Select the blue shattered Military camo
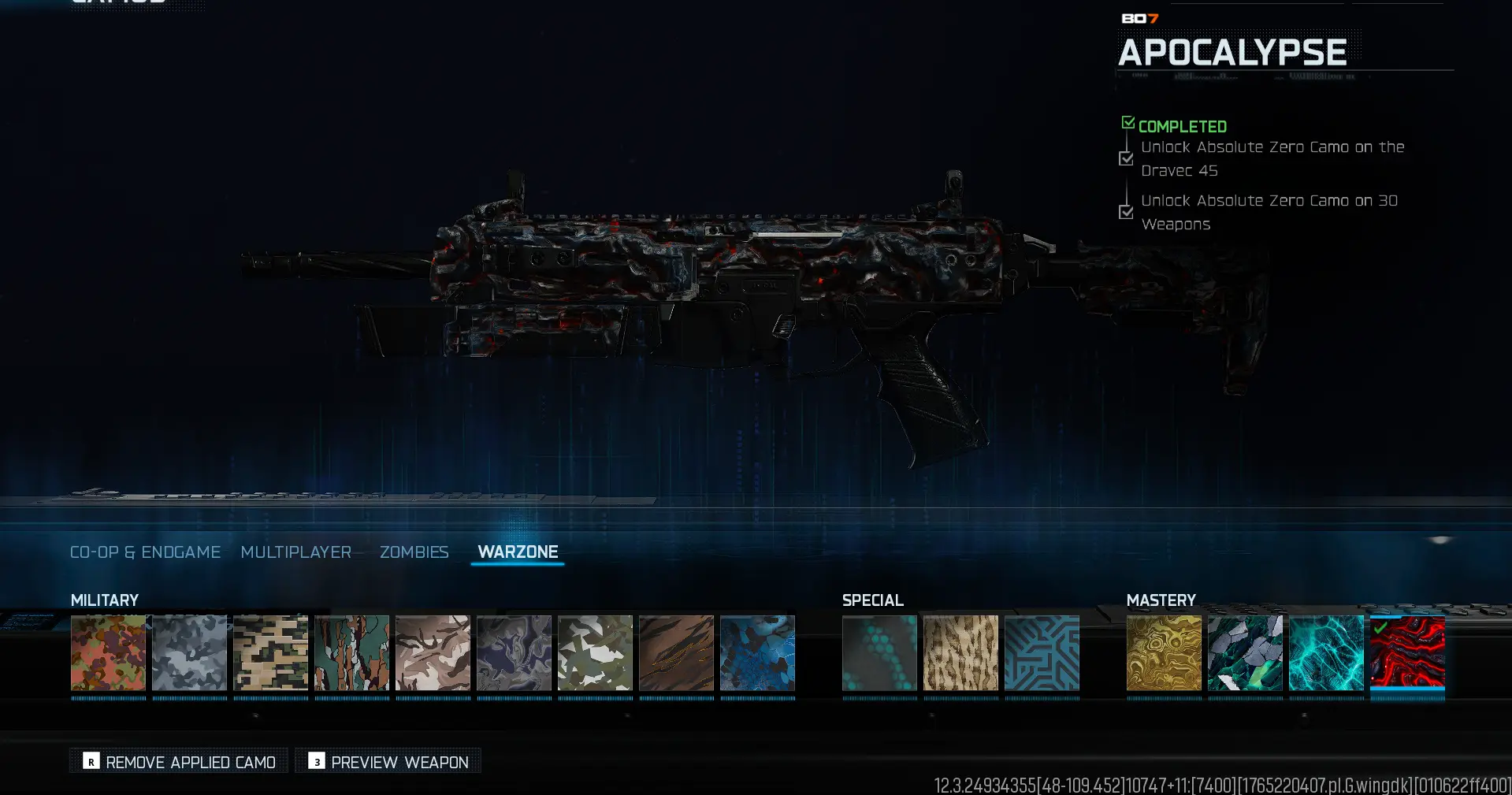This screenshot has width=1512, height=795. click(757, 654)
